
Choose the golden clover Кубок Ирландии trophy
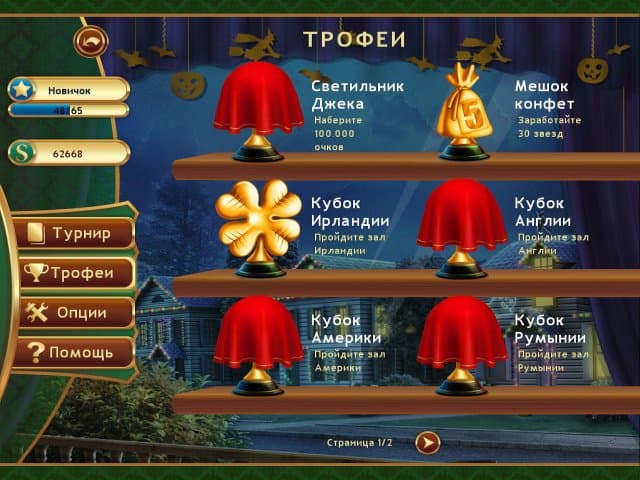(x=259, y=225)
